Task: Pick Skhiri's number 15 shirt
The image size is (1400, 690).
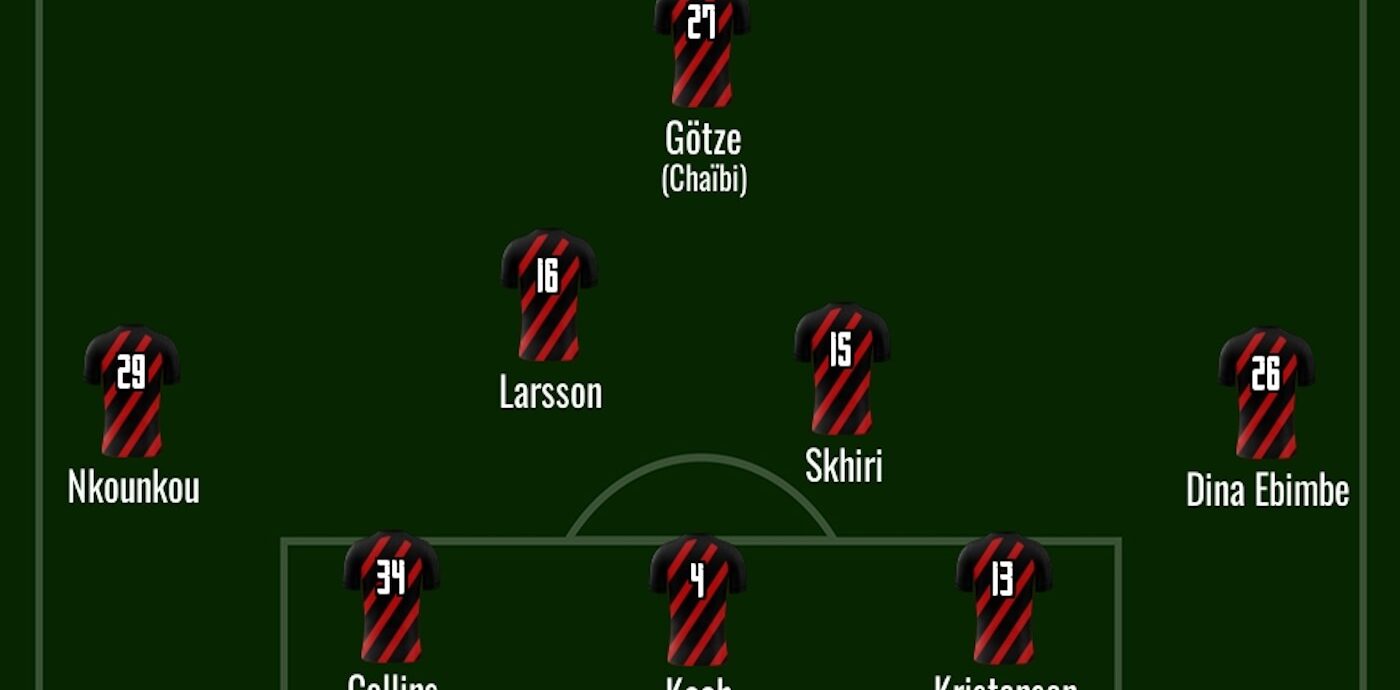Action: (842, 368)
